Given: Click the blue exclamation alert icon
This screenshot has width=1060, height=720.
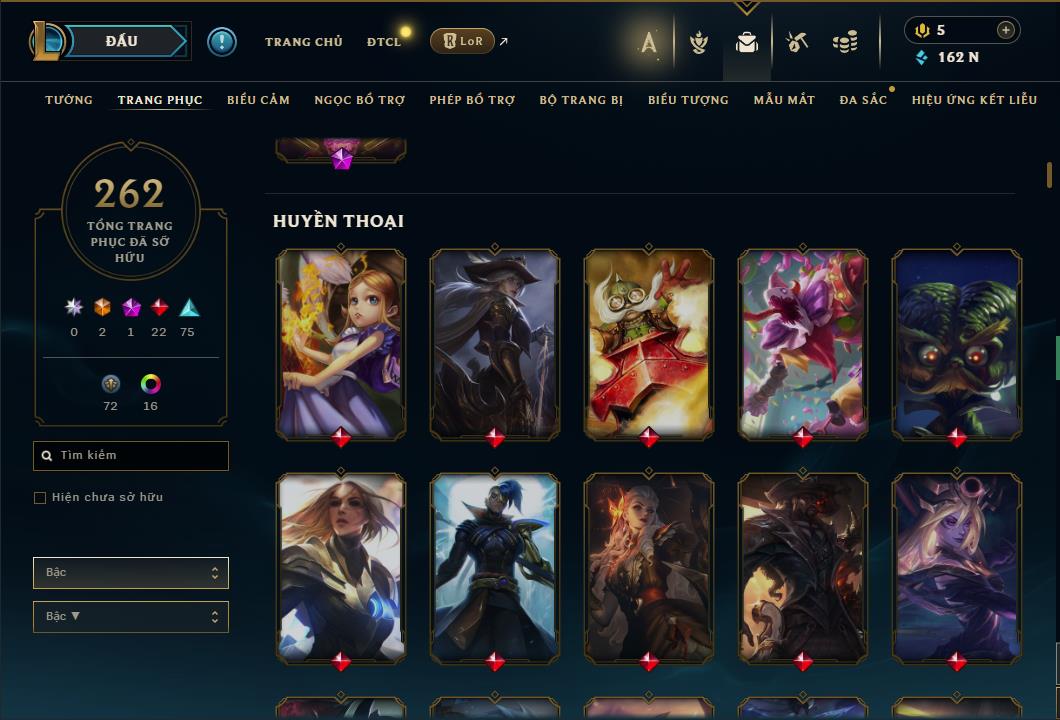Looking at the screenshot, I should pos(222,42).
